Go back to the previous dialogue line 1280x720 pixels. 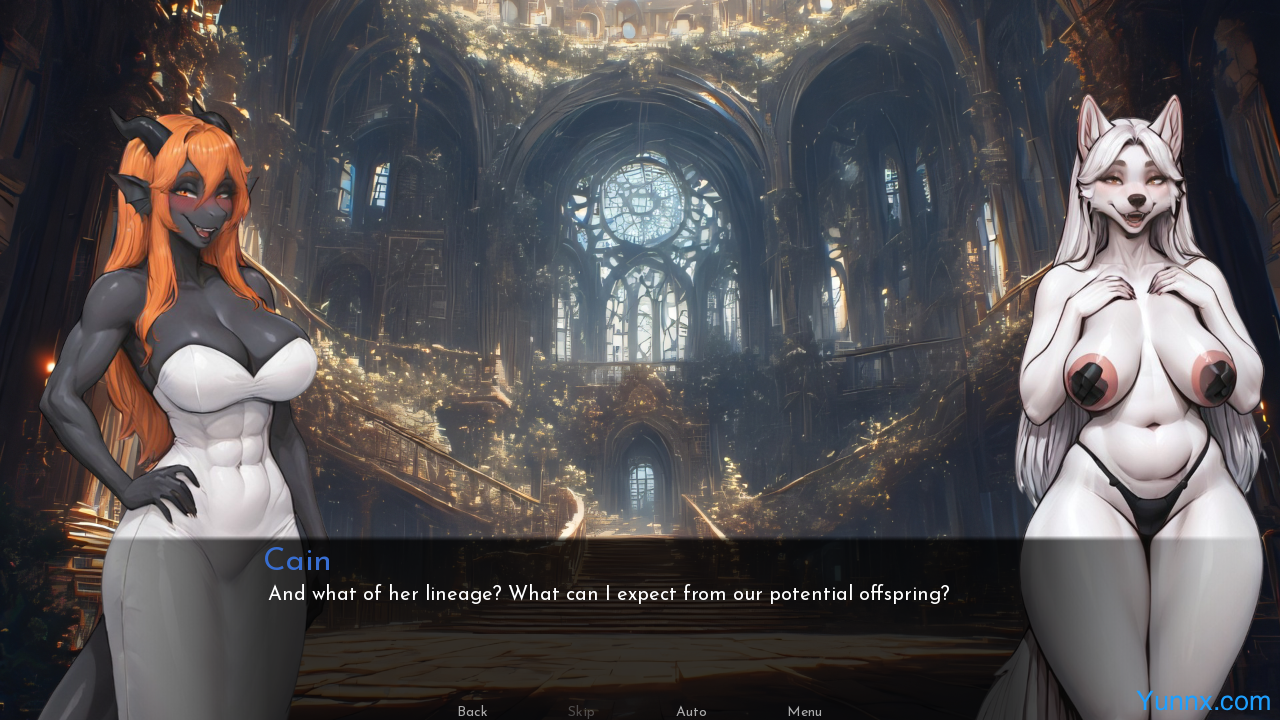tap(472, 711)
